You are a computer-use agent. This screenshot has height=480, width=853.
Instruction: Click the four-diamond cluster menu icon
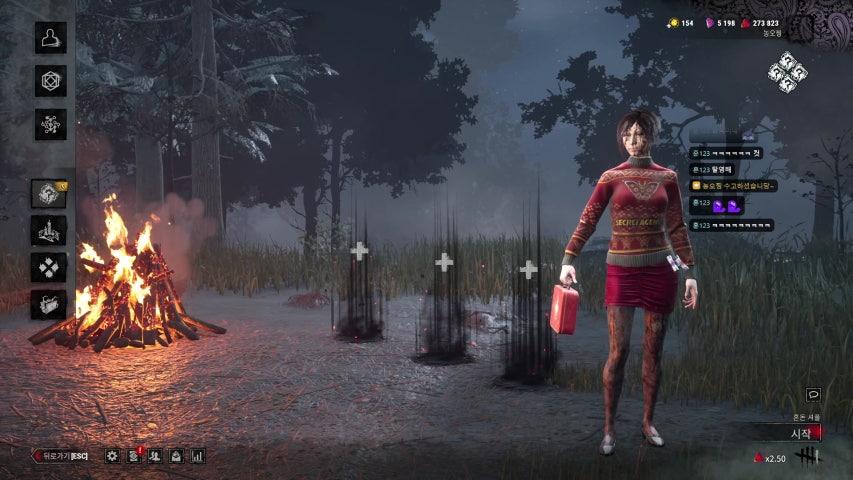coord(48,267)
